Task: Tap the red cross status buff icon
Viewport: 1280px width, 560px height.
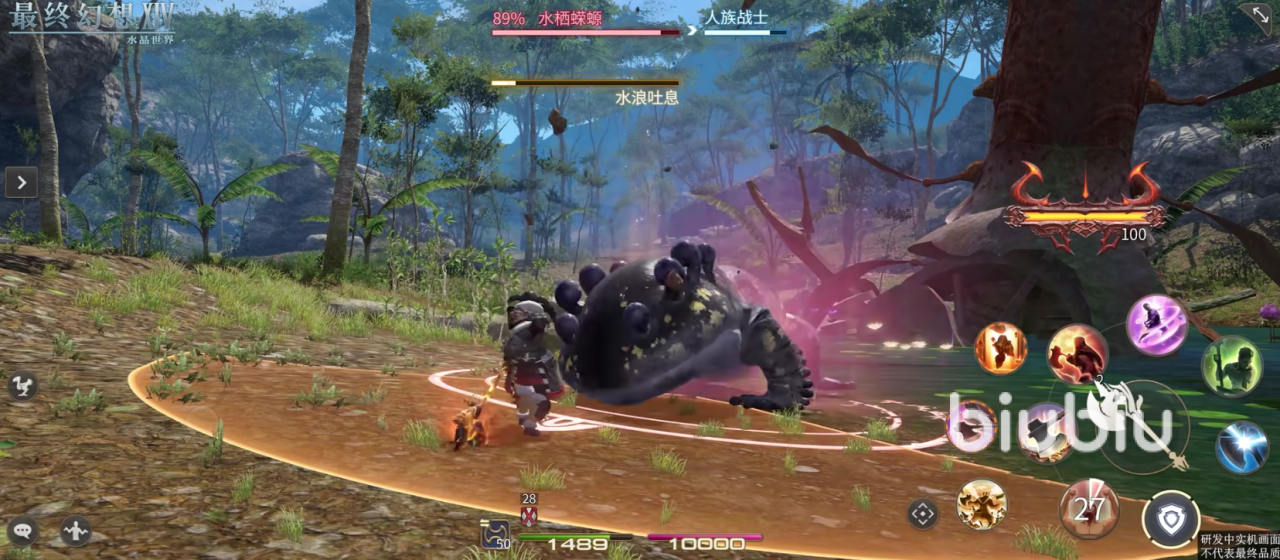Action: [529, 515]
